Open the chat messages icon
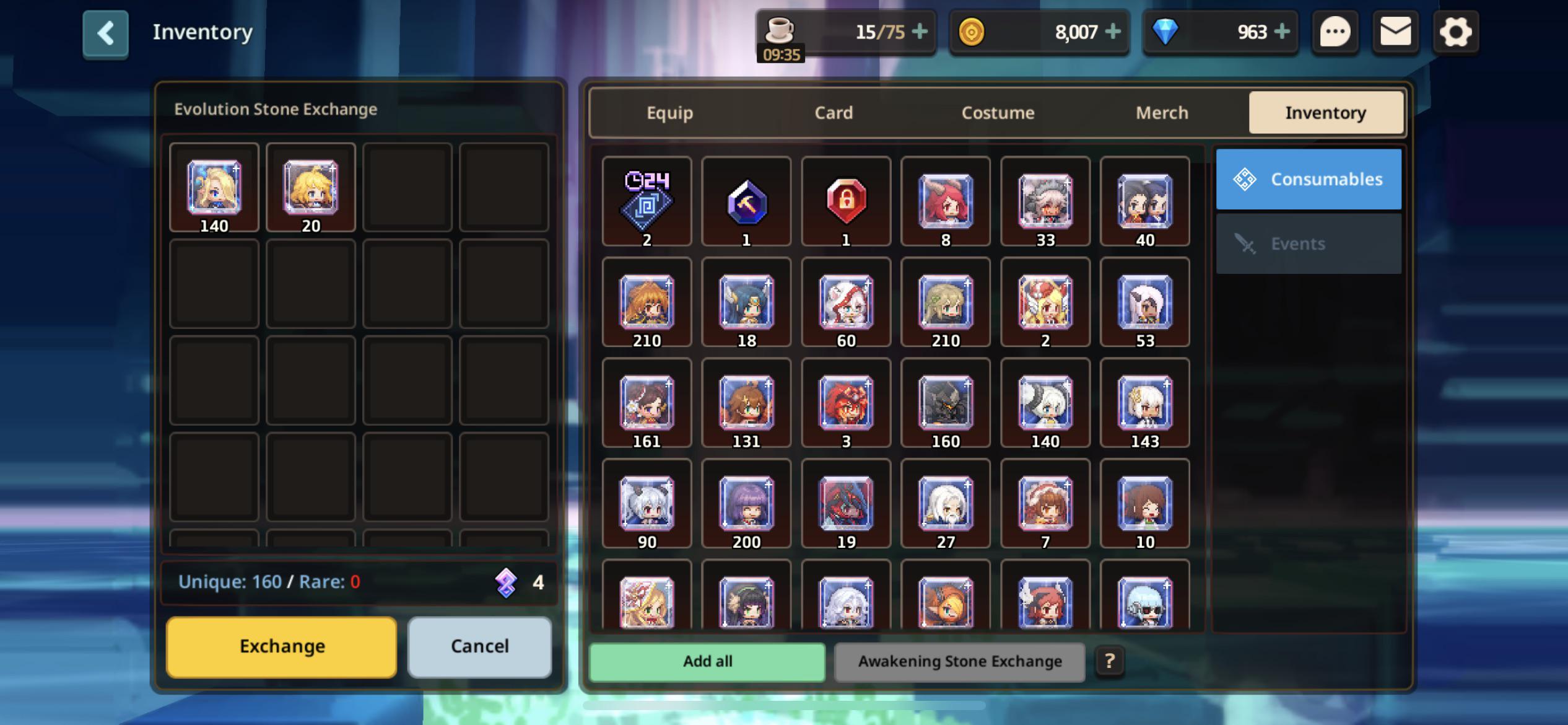1568x725 pixels. (x=1335, y=32)
